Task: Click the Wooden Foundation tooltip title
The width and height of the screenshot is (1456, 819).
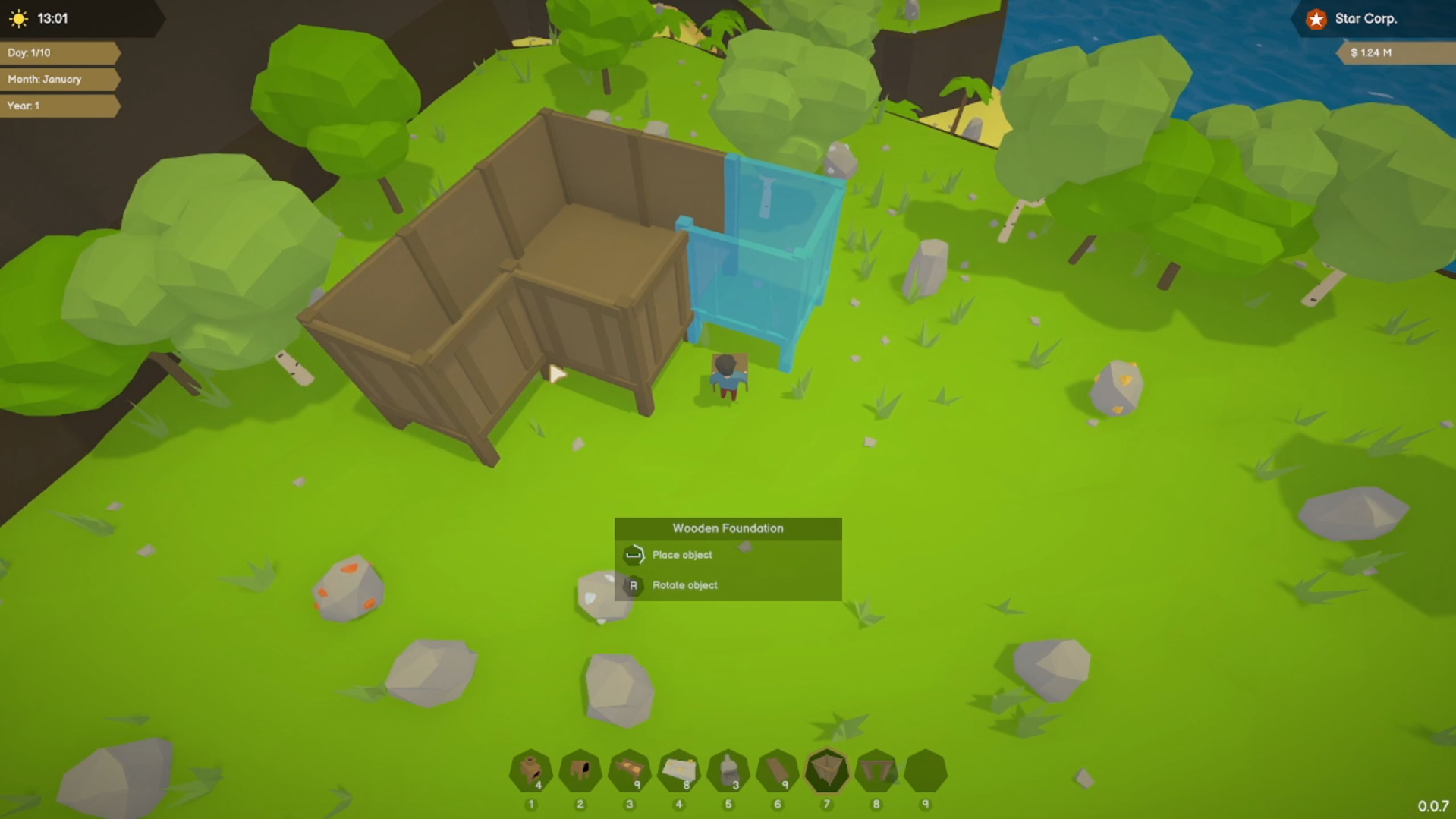Action: pos(728,528)
